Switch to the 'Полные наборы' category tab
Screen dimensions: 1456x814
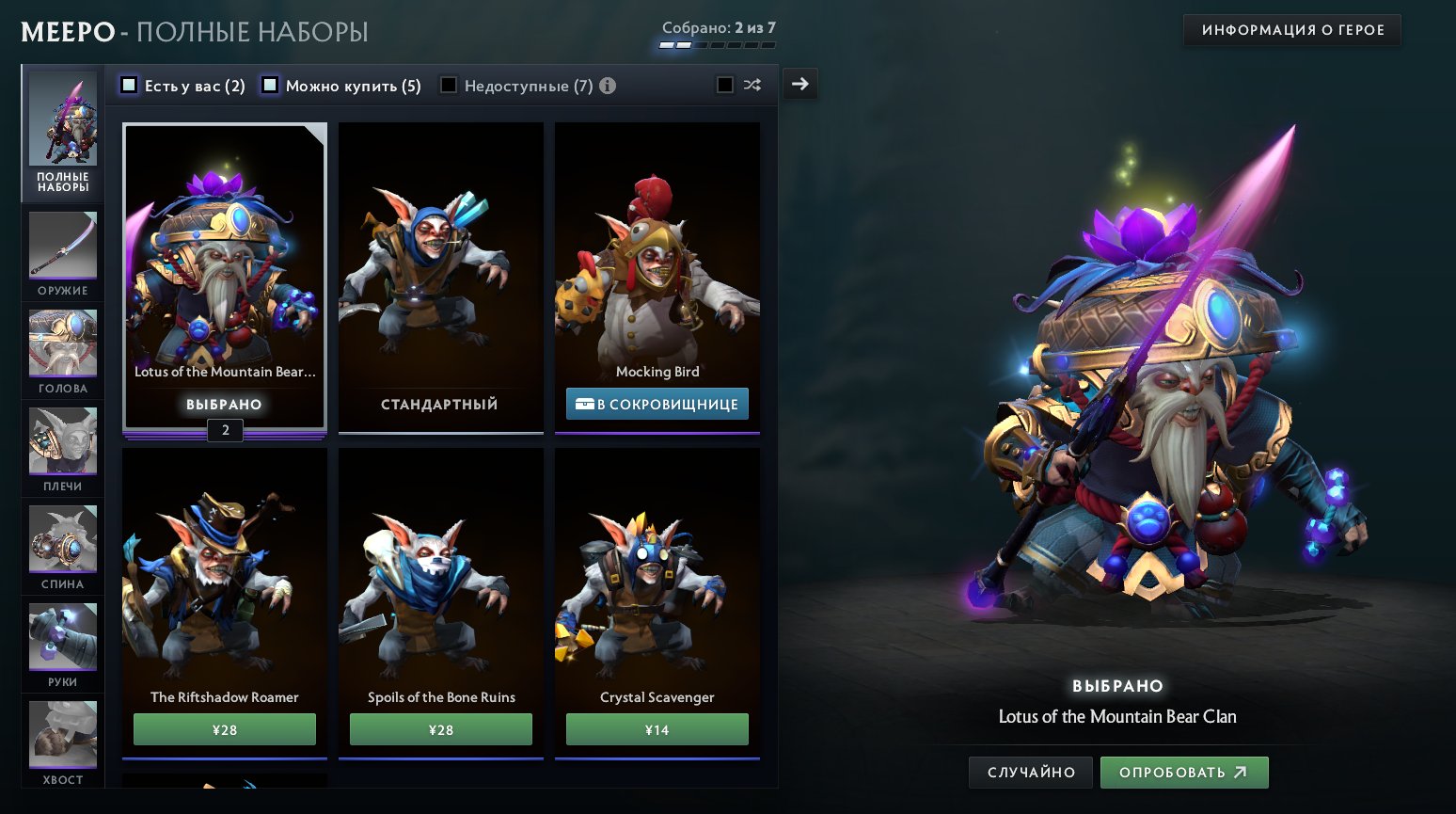pyautogui.click(x=62, y=132)
